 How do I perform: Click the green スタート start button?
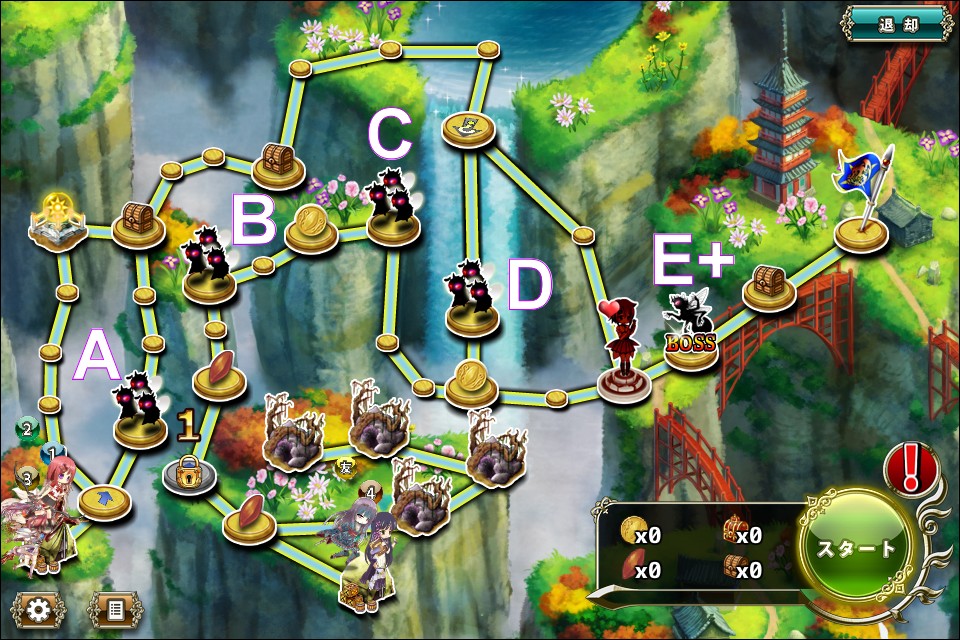point(857,550)
